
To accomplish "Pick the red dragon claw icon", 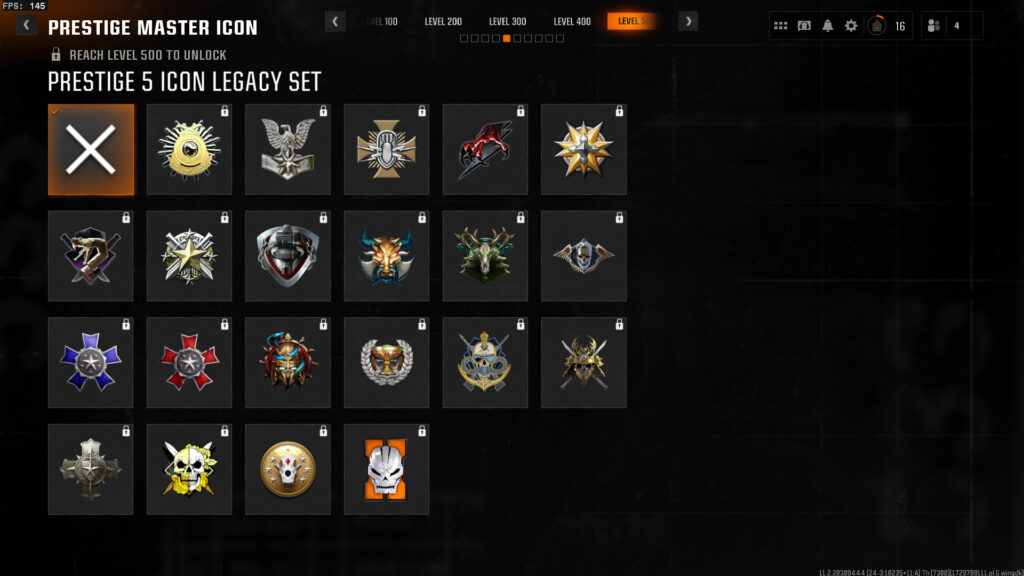I will click(x=485, y=149).
